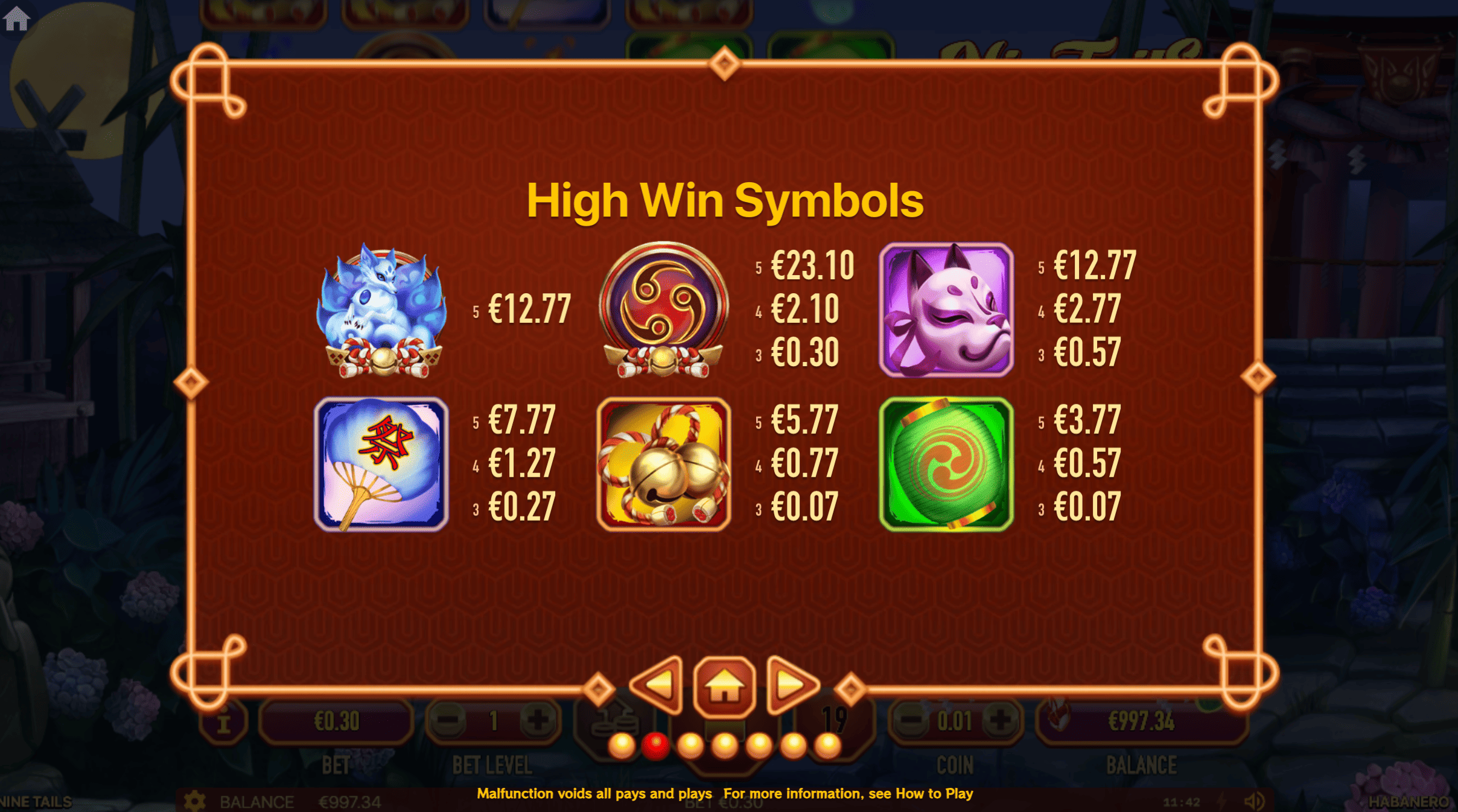
Task: Open the settings gear icon
Action: coord(194,802)
